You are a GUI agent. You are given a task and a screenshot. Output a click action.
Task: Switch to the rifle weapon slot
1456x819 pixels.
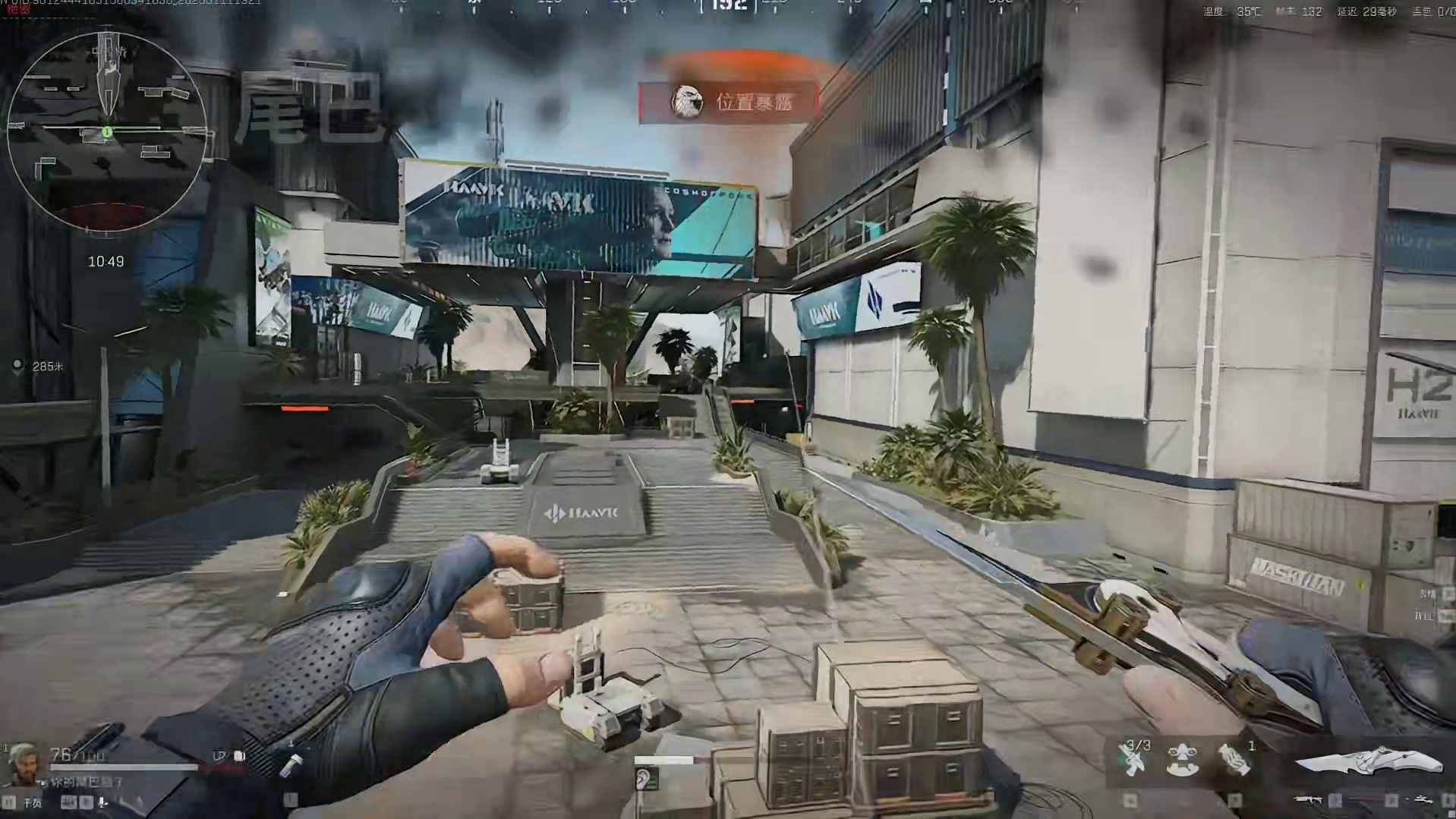(1307, 799)
